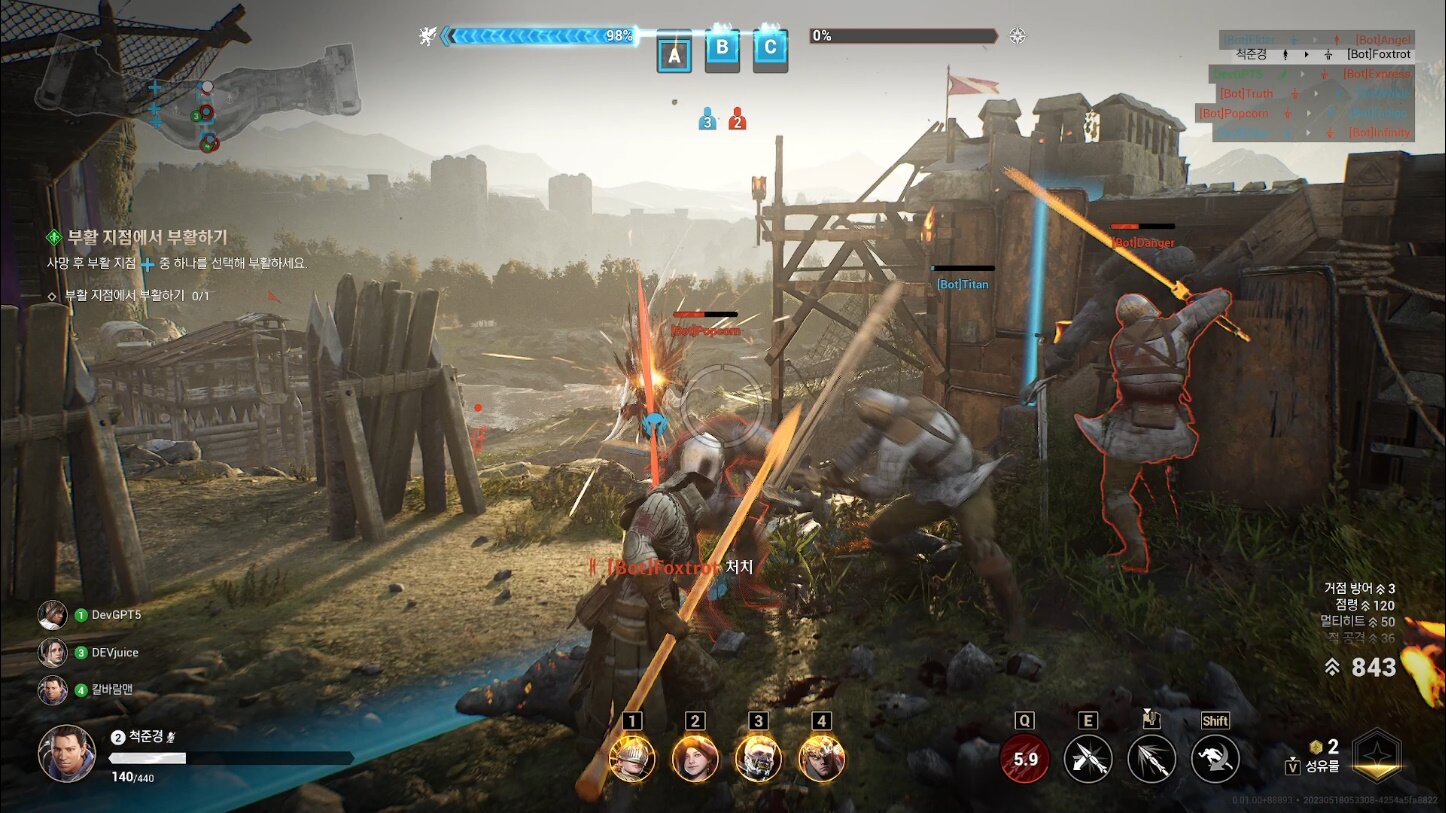Open the 부활 지점에서 부활하기 quest tracker
This screenshot has width=1446, height=813.
click(146, 238)
